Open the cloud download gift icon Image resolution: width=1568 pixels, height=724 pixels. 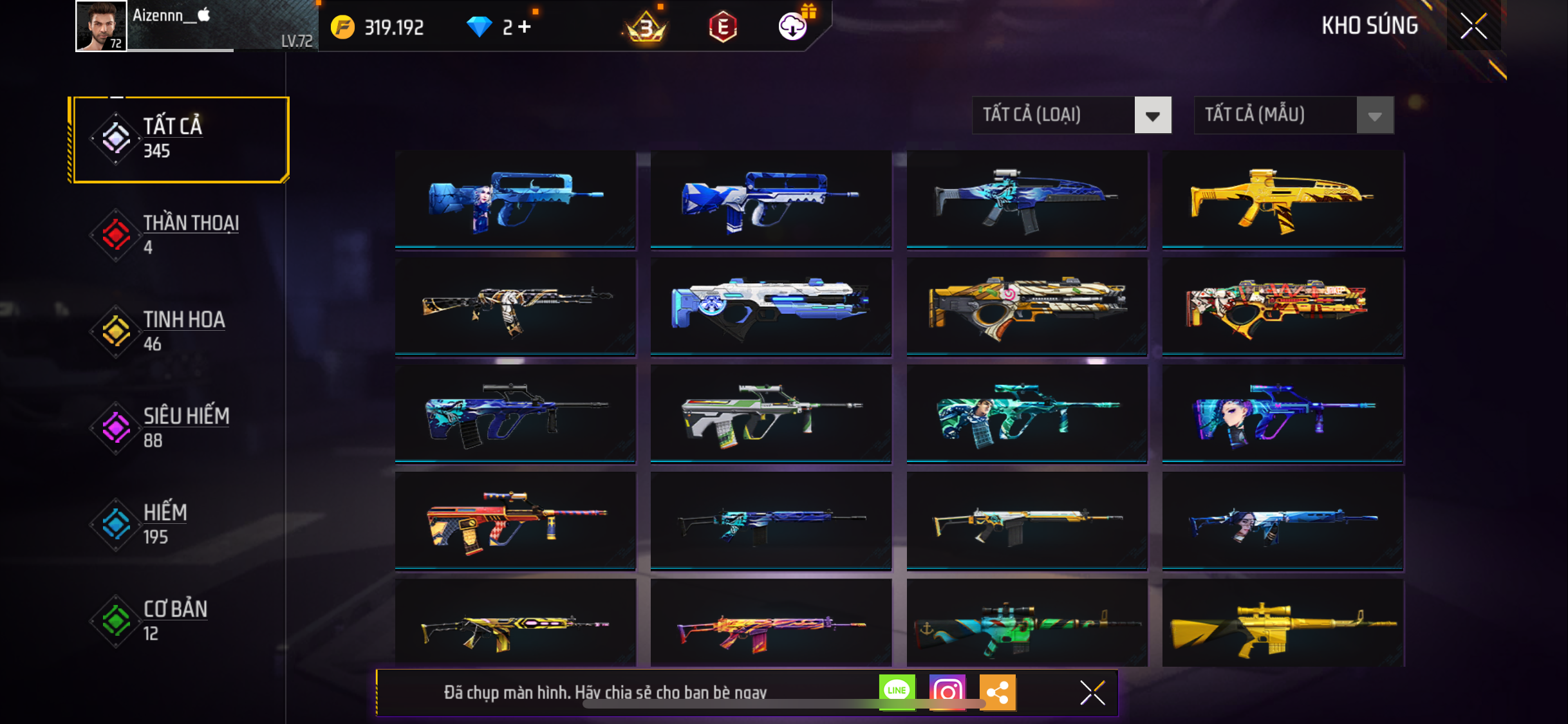click(x=793, y=26)
